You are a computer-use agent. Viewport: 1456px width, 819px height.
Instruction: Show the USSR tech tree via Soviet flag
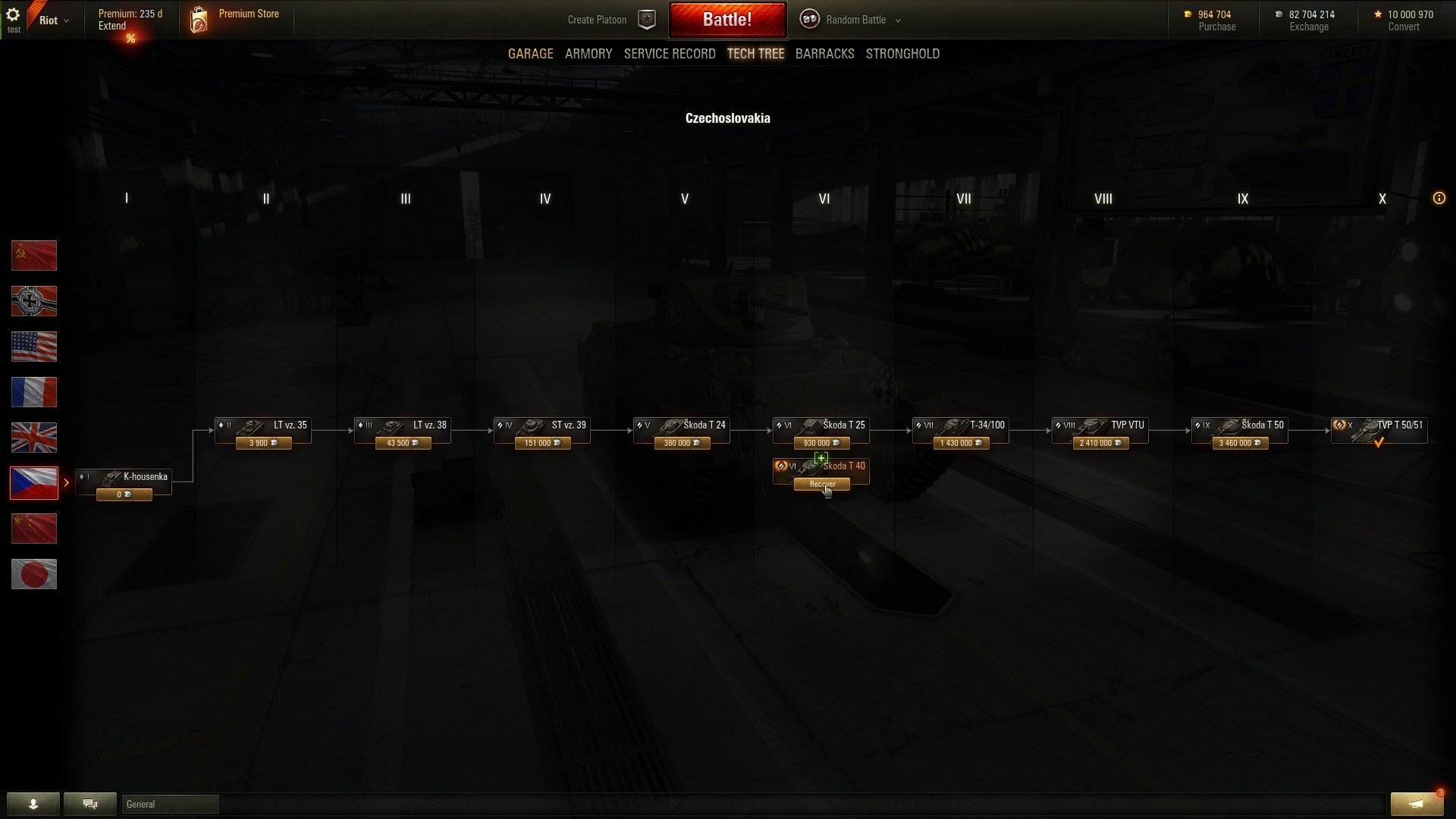coord(34,256)
